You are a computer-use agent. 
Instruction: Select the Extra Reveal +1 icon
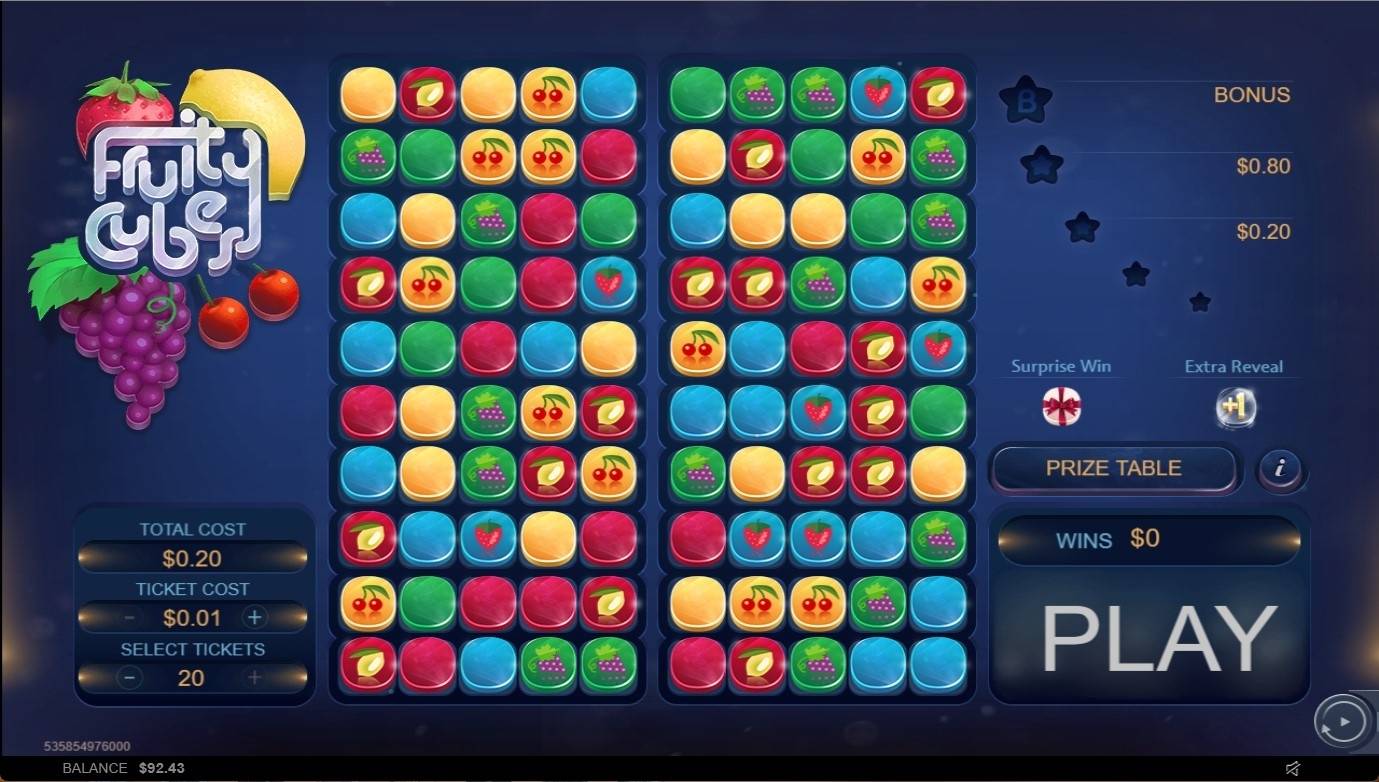1236,408
